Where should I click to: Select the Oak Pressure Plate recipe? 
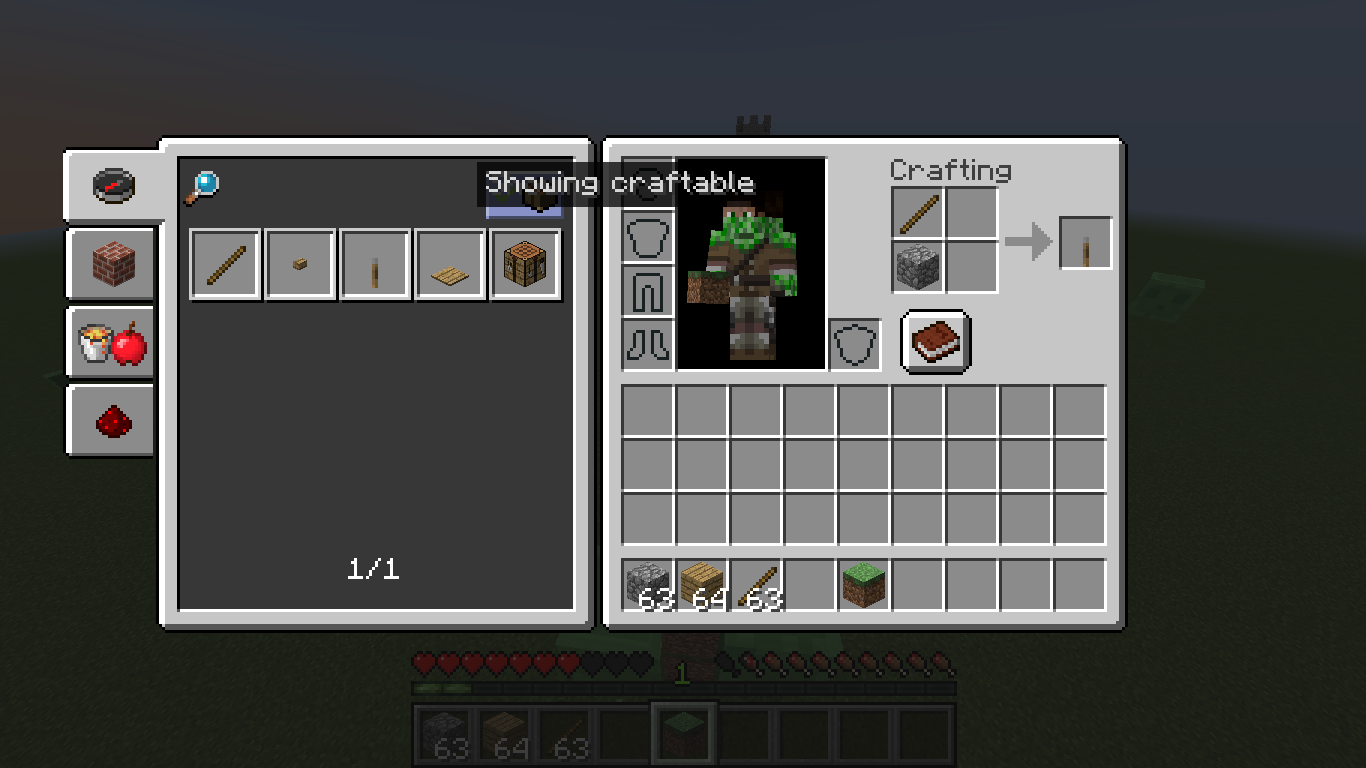click(449, 263)
